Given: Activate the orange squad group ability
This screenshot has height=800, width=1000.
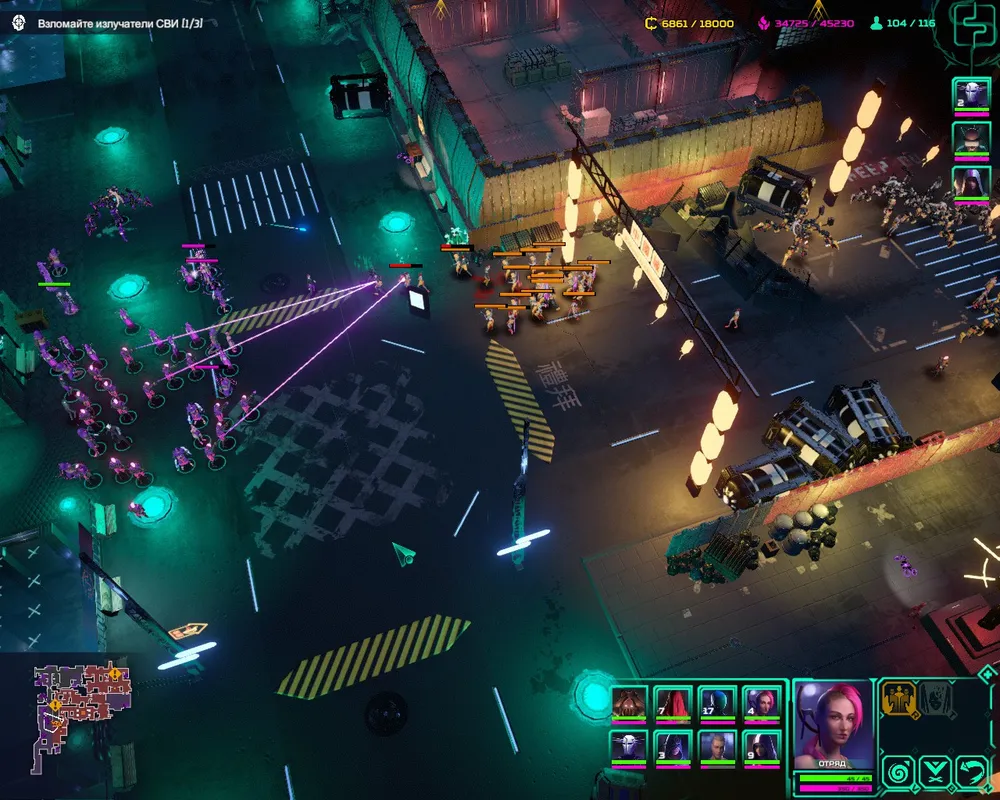Looking at the screenshot, I should (899, 699).
